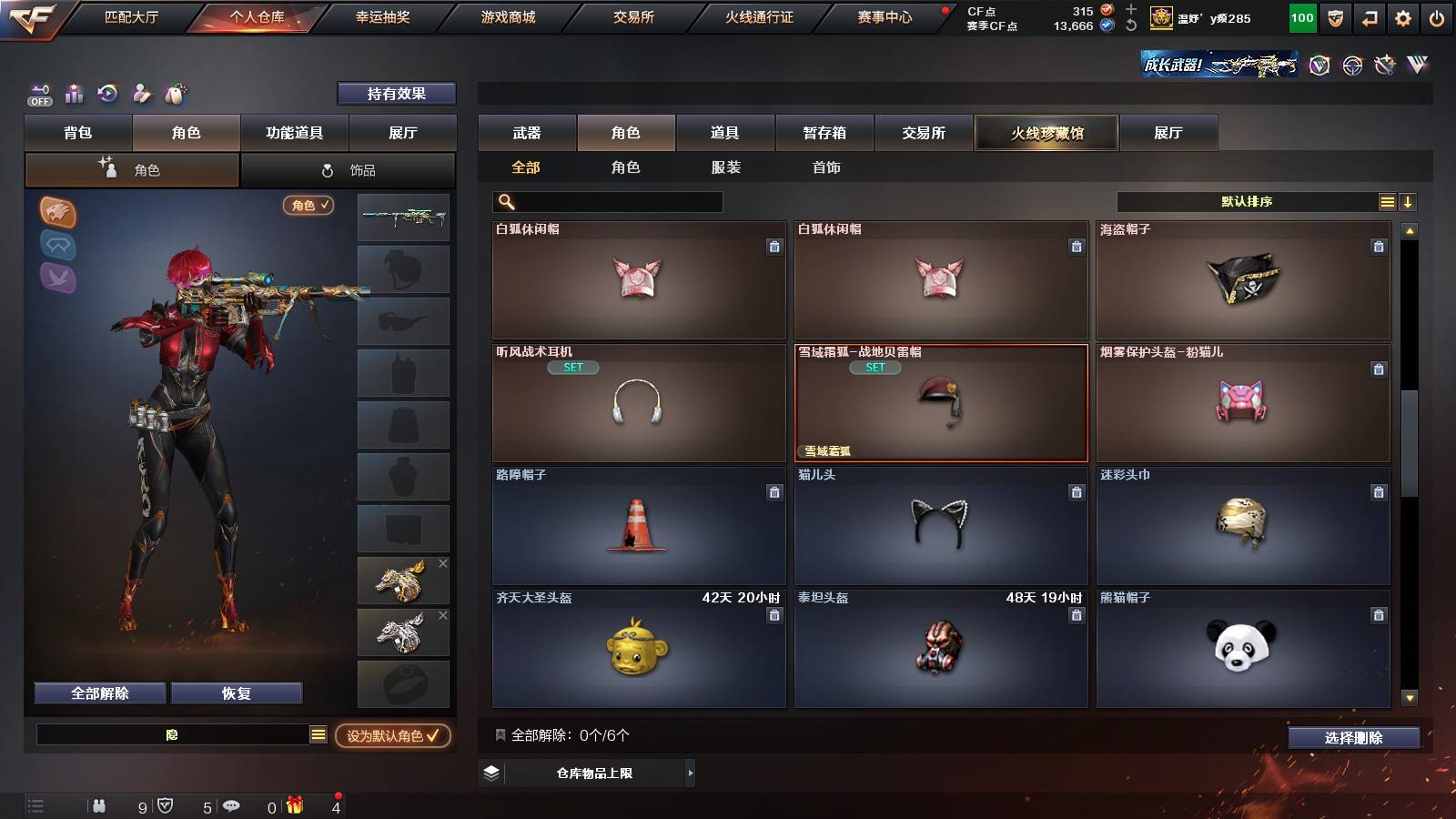Click the descending sort arrow beside 默认排序

click(x=1409, y=201)
